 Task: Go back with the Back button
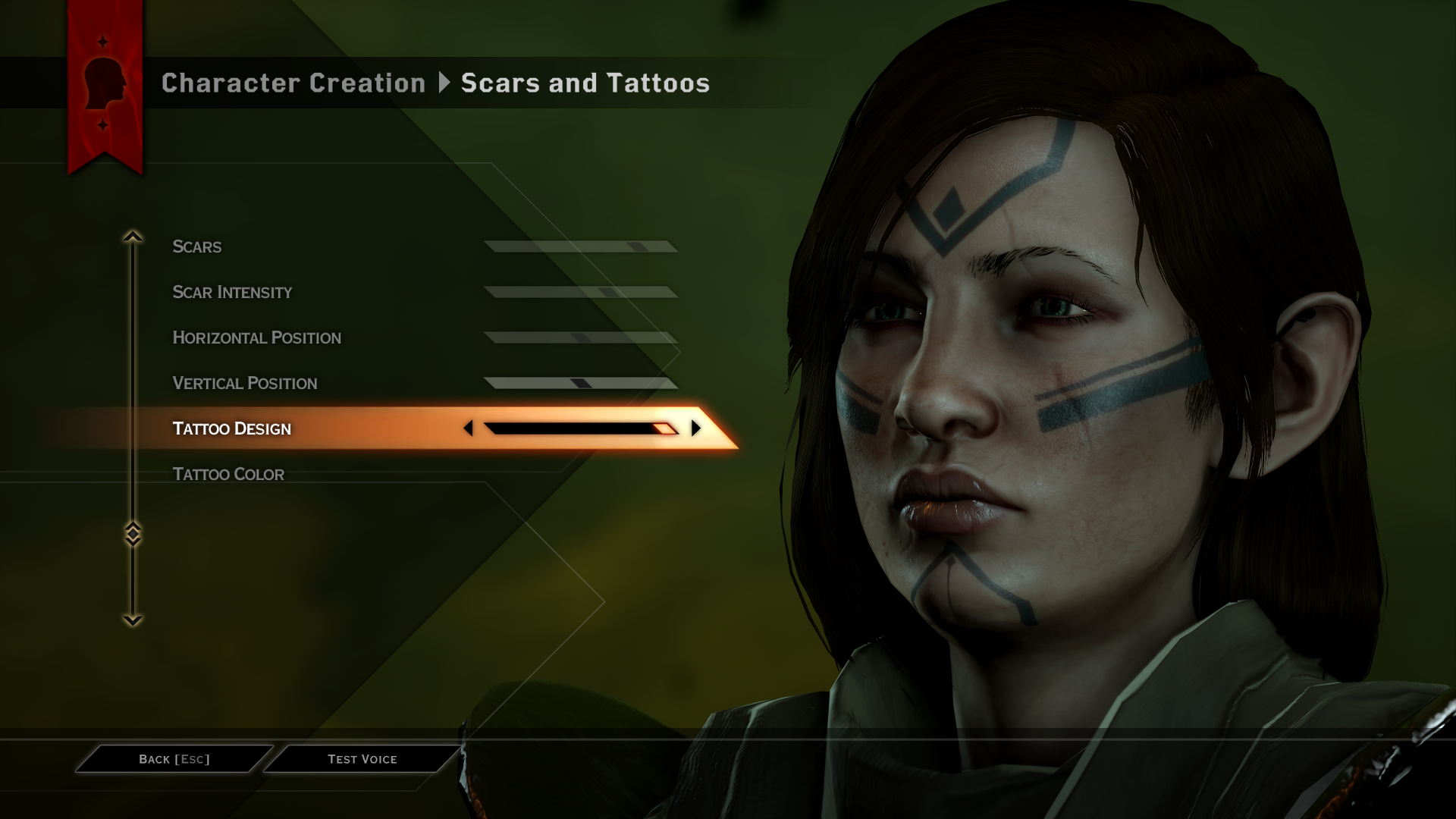click(174, 759)
